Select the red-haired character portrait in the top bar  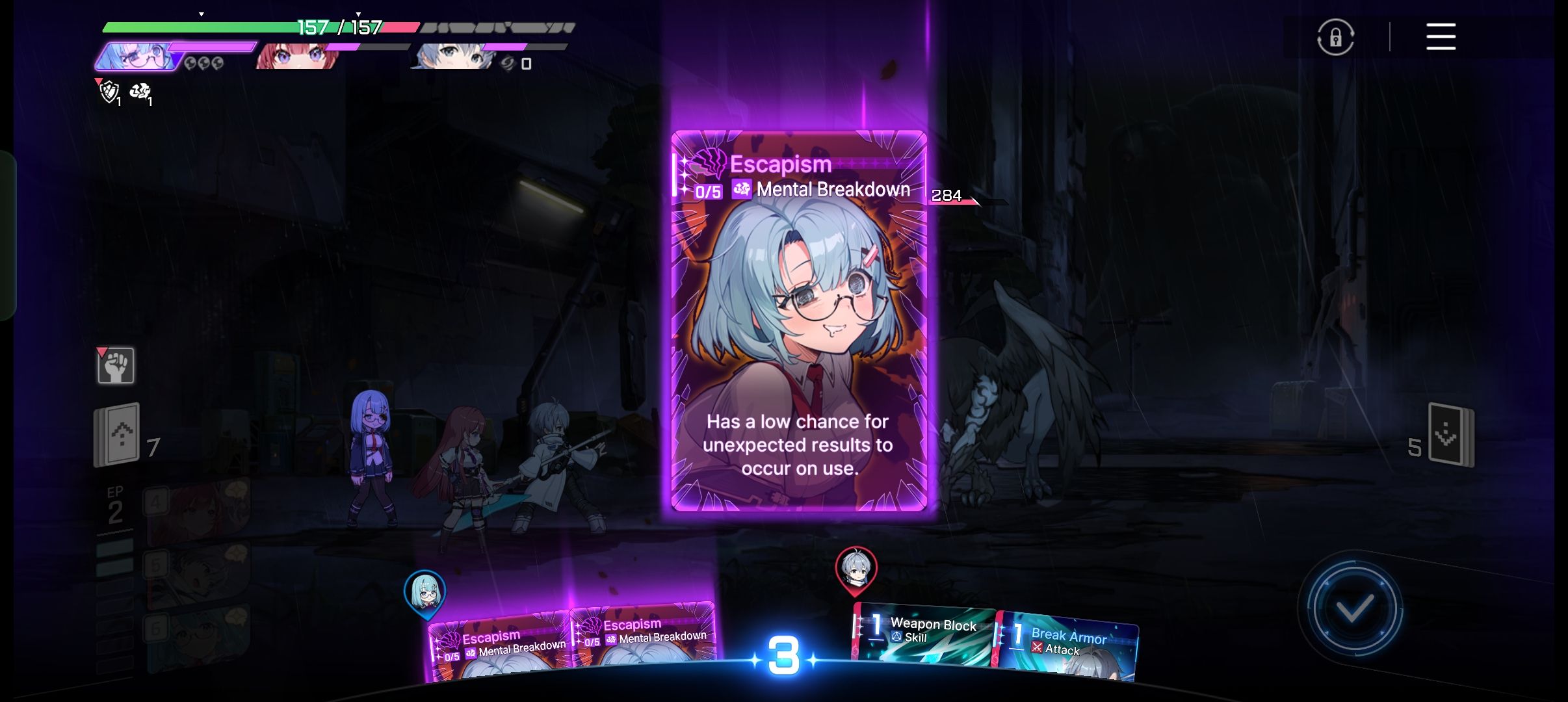tap(296, 57)
